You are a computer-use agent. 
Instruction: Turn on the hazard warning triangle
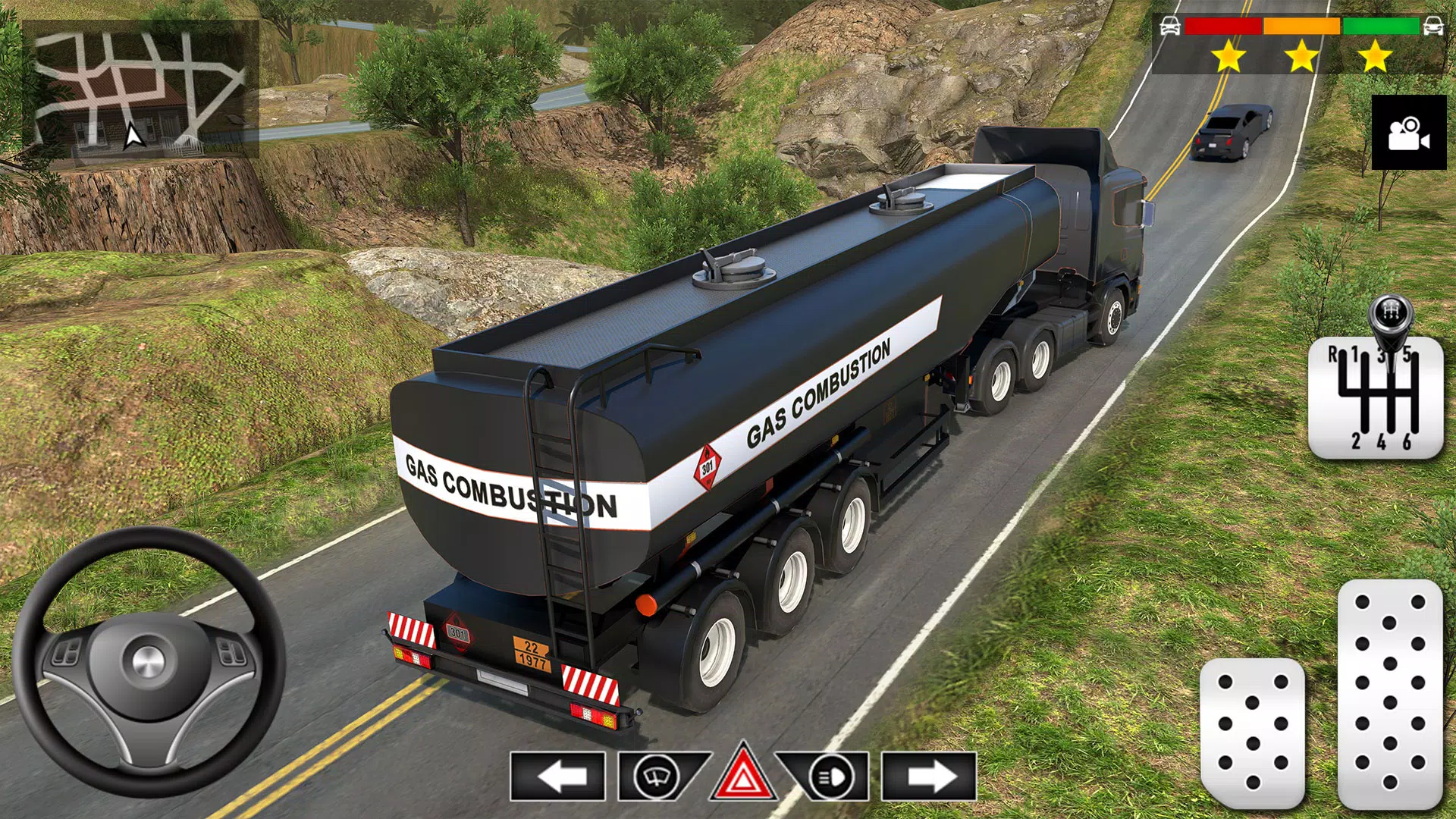point(742,775)
